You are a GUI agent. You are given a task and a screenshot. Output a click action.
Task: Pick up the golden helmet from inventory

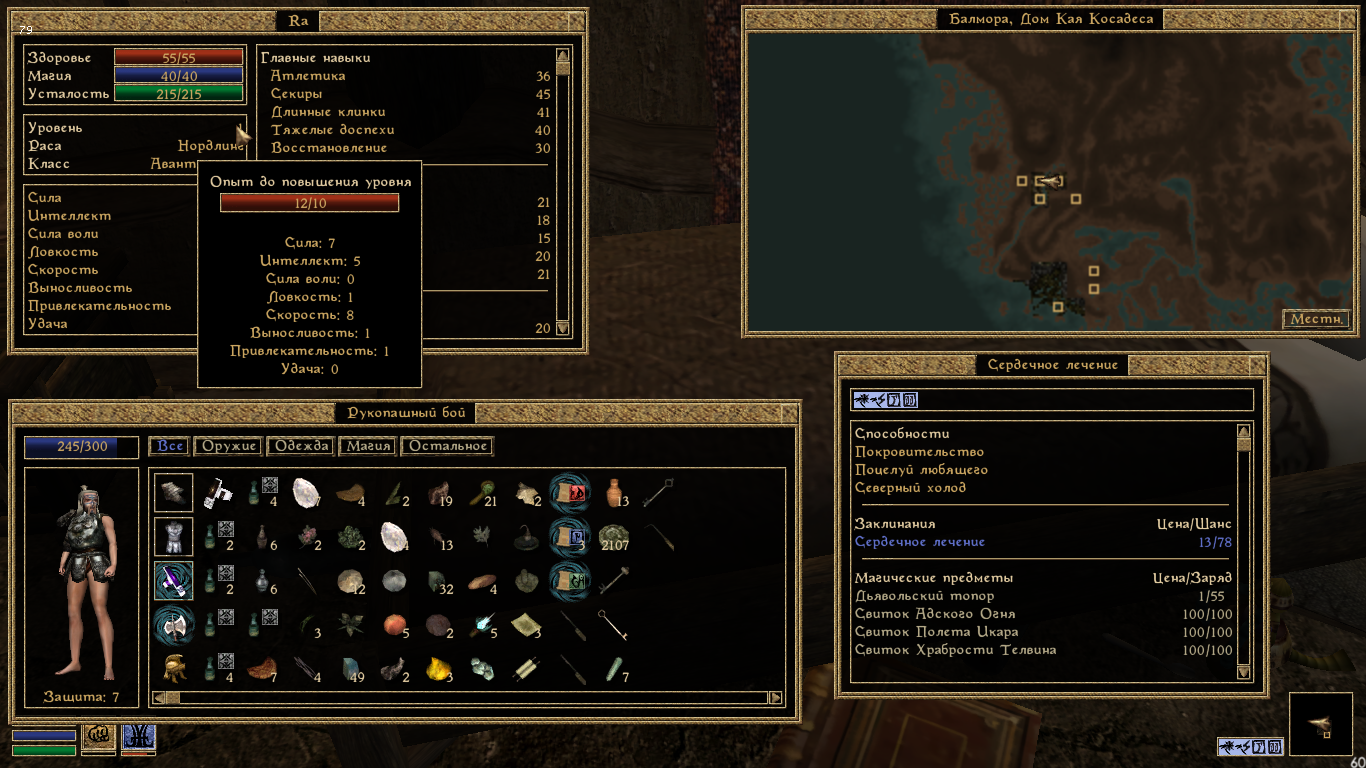[173, 667]
